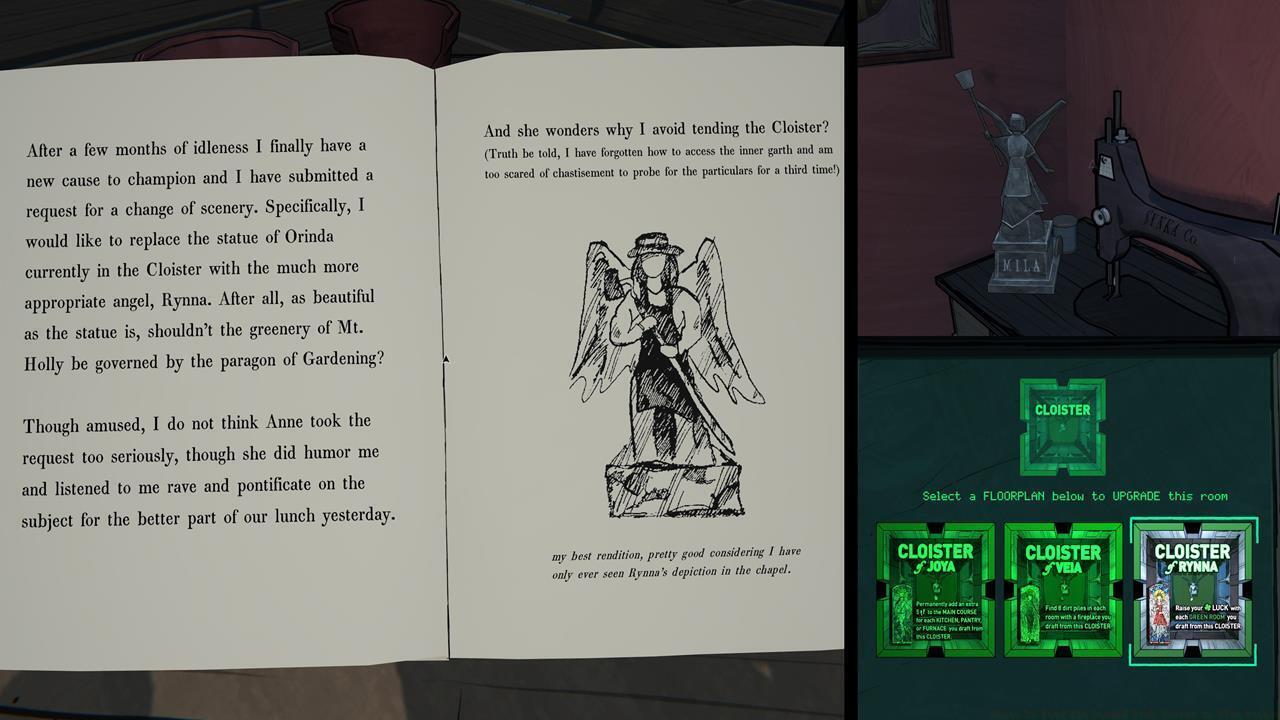Click the green border of the selected Rynna card
1280x720 pixels.
pyautogui.click(x=1192, y=527)
